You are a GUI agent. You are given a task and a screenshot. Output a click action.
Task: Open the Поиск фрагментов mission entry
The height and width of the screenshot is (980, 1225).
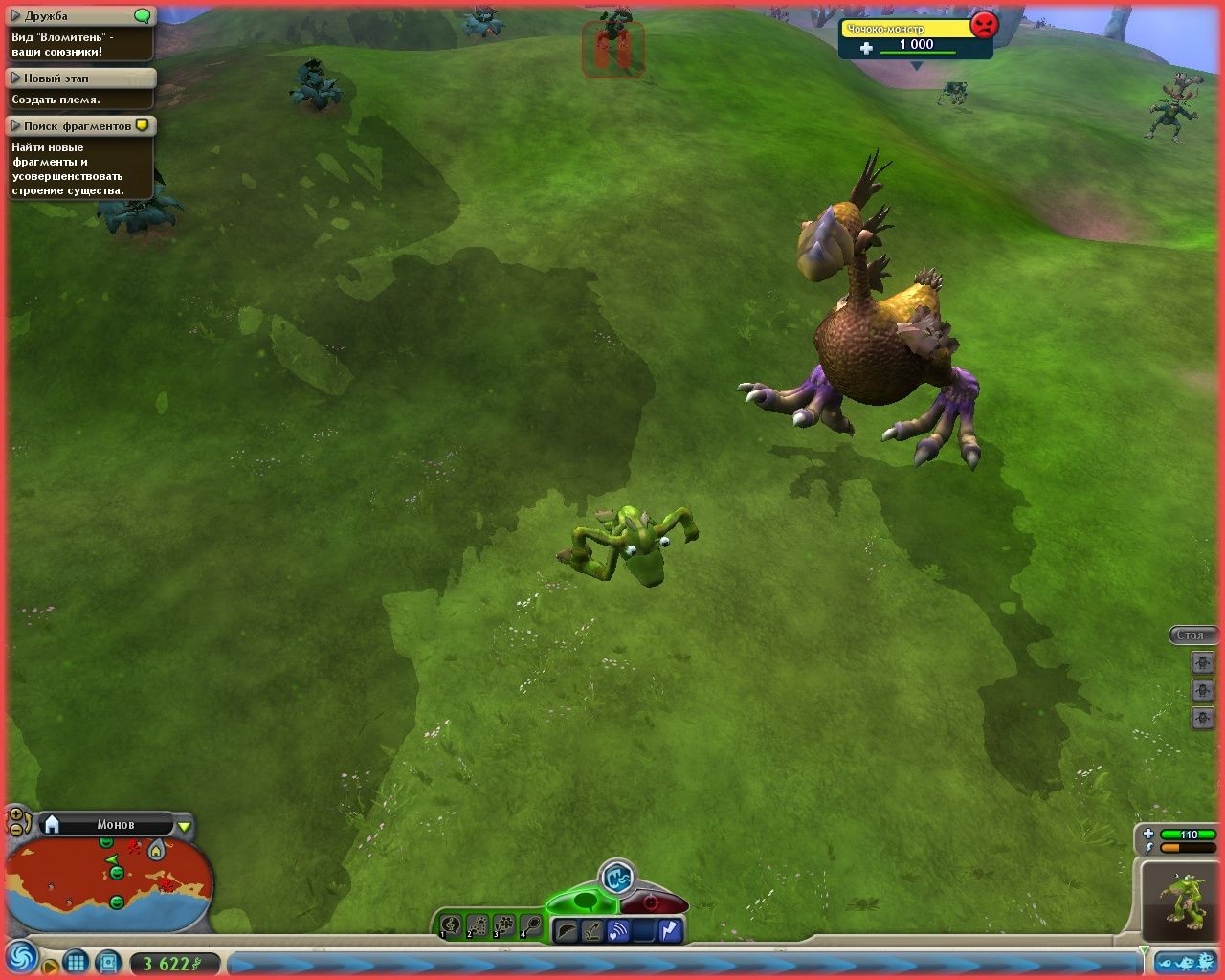click(15, 125)
